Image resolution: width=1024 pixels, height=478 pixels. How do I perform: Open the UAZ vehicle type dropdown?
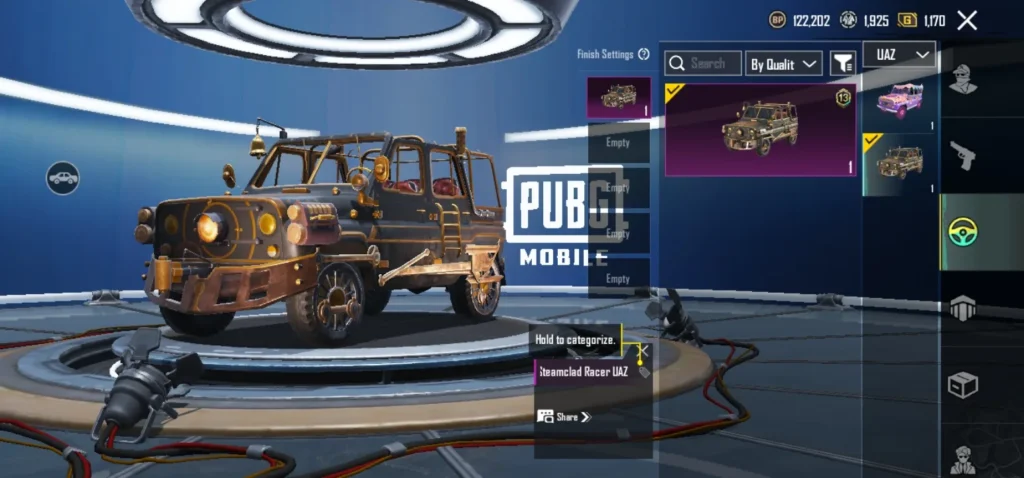pyautogui.click(x=898, y=54)
